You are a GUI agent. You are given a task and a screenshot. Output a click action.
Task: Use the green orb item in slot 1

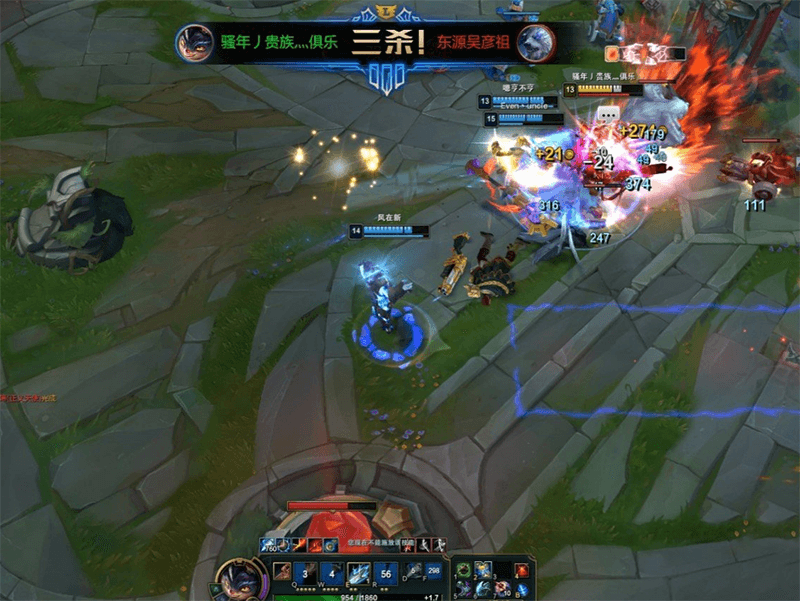465,570
